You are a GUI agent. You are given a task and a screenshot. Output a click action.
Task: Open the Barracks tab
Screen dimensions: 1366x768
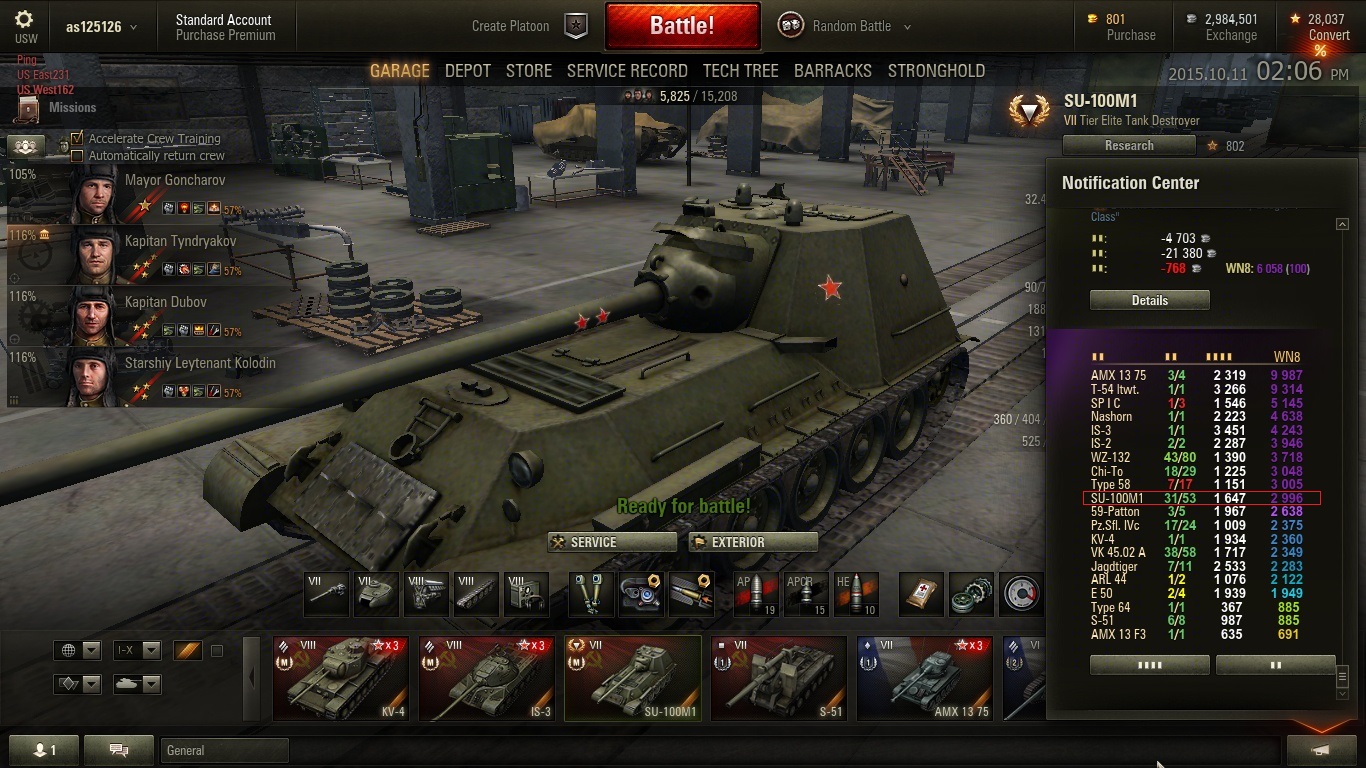[833, 71]
